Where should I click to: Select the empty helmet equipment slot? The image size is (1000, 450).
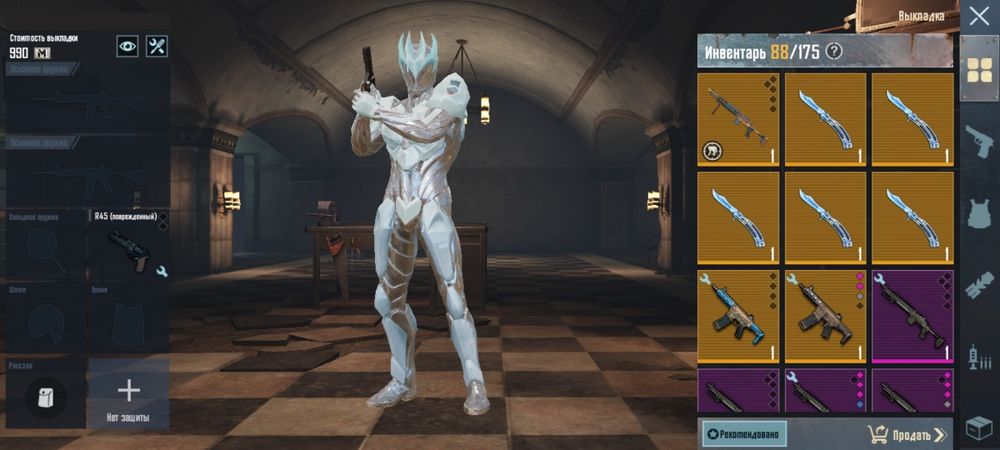click(x=46, y=319)
